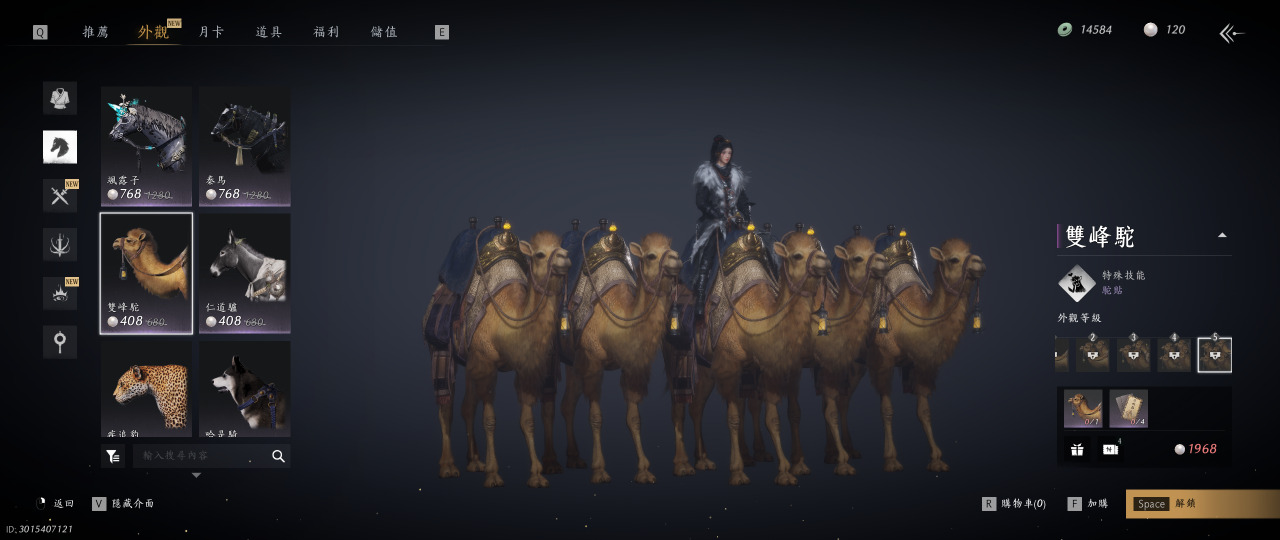
Task: Choose the crossed swords weapon category
Action: click(60, 196)
